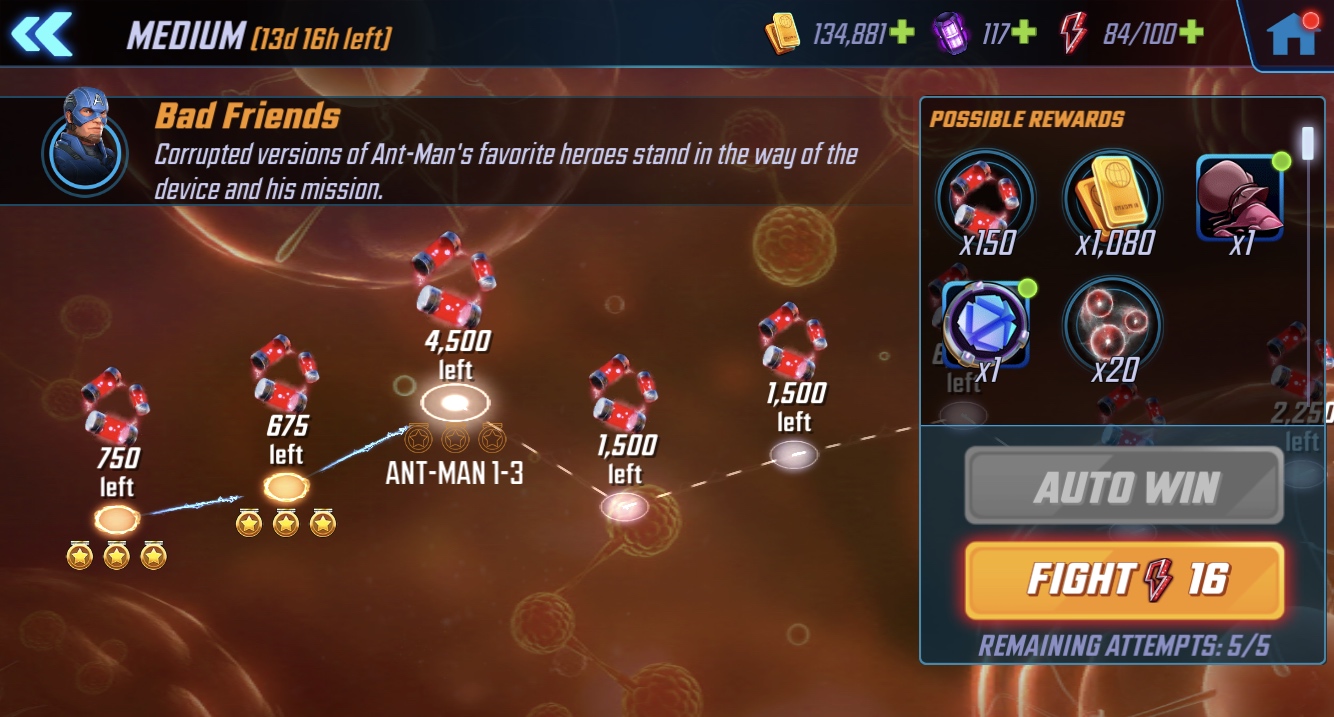Screen dimensions: 1334x717
Task: Open the home screen
Action: (1291, 35)
